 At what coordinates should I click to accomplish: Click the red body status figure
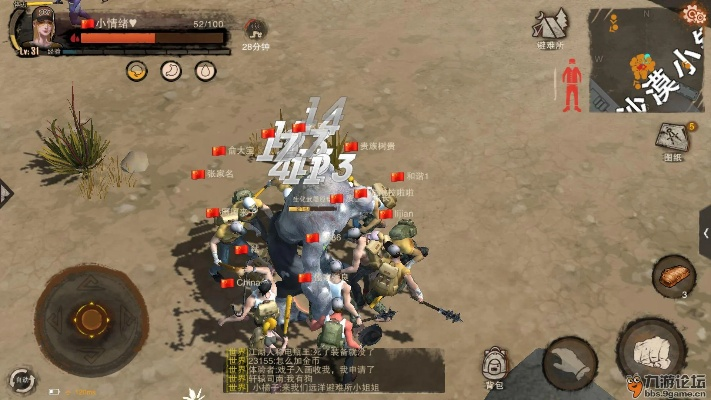coord(572,85)
